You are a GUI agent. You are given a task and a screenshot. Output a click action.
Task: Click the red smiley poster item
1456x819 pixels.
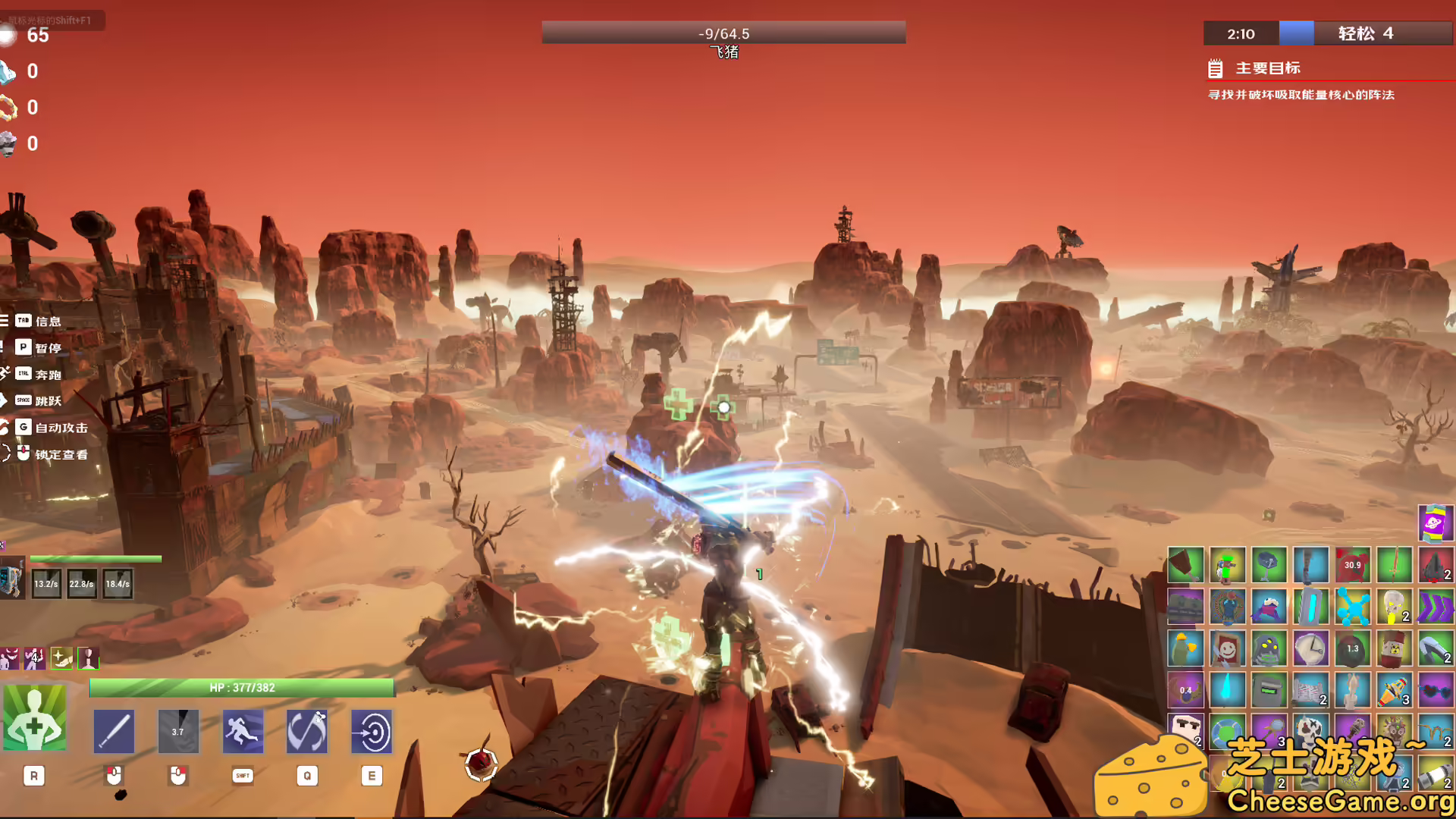pyautogui.click(x=1227, y=649)
